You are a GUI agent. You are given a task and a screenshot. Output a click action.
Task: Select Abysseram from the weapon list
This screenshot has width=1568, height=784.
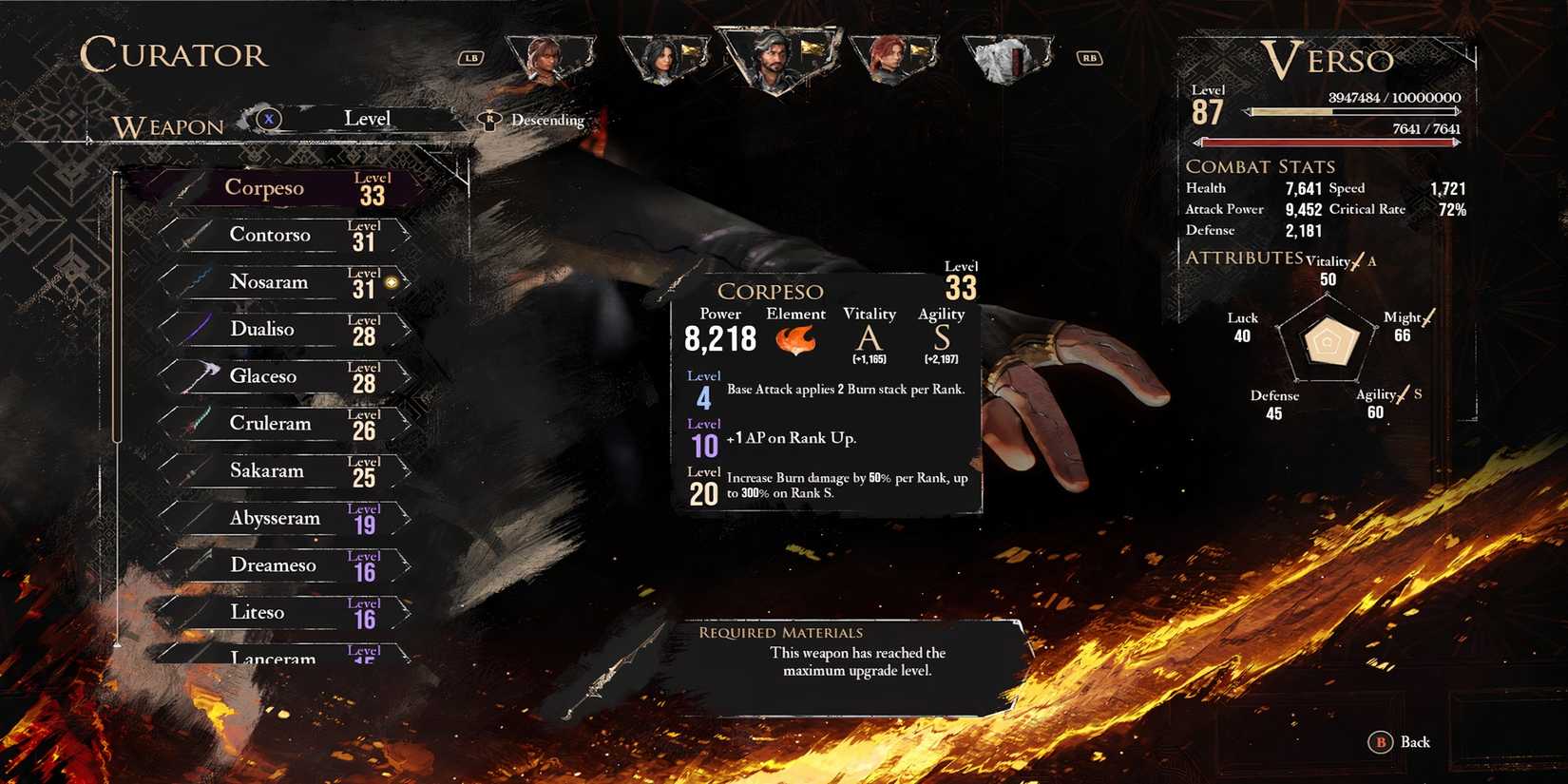pos(276,518)
